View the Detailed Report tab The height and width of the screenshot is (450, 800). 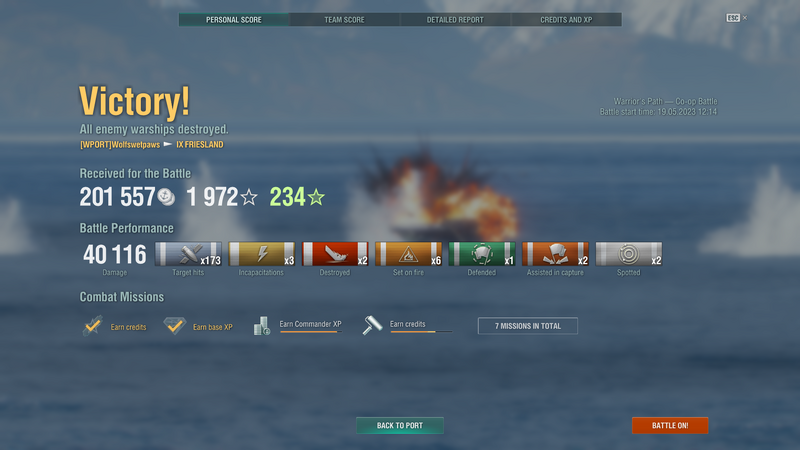[455, 20]
